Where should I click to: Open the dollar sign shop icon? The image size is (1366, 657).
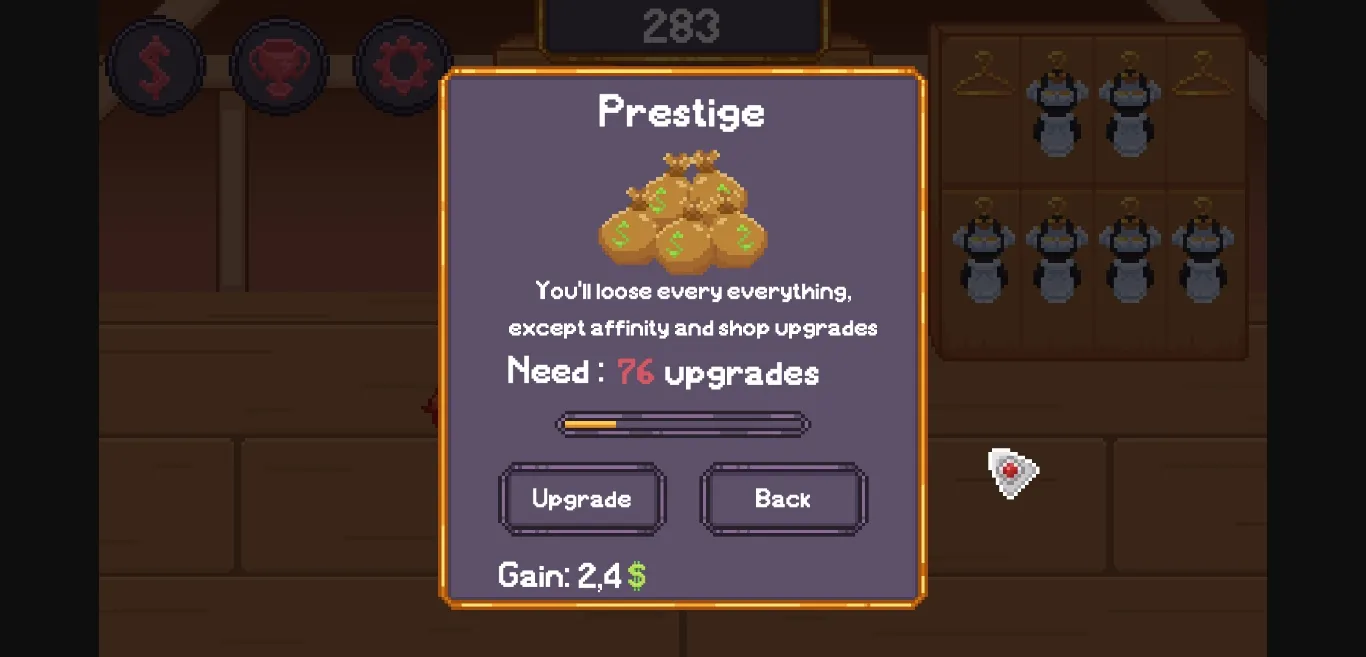[x=155, y=66]
